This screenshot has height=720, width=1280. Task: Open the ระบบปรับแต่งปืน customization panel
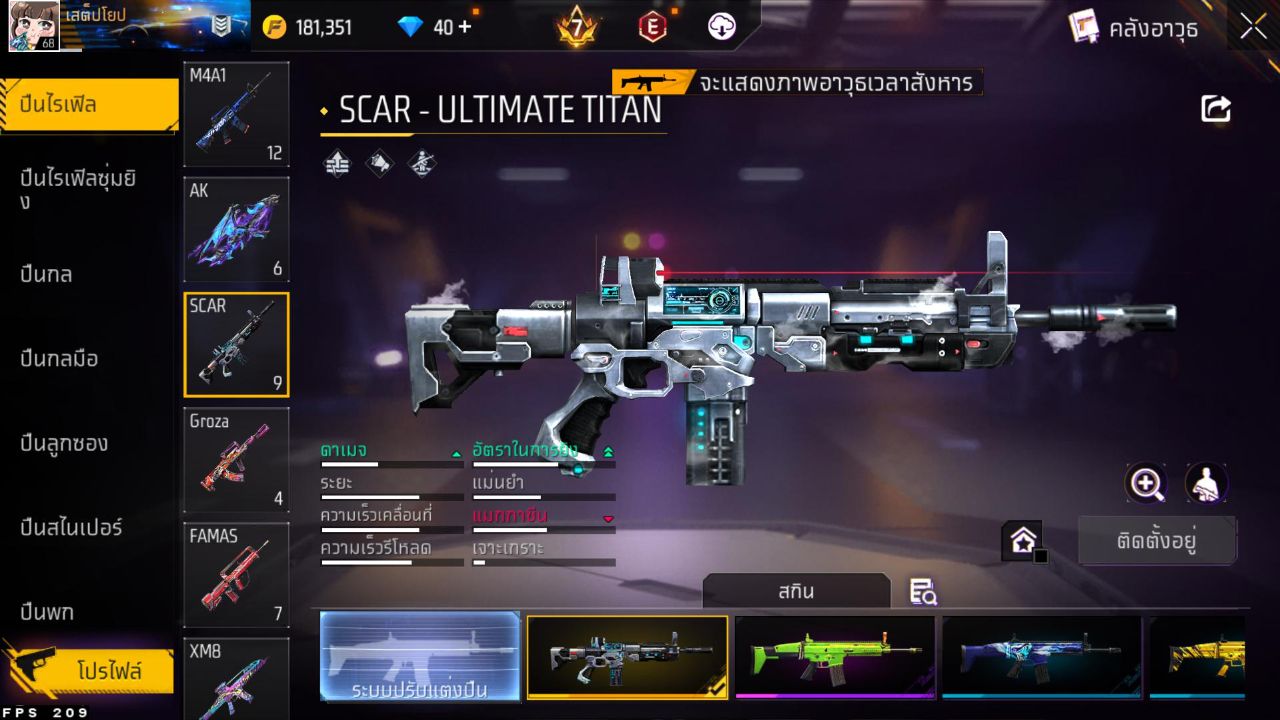(419, 657)
